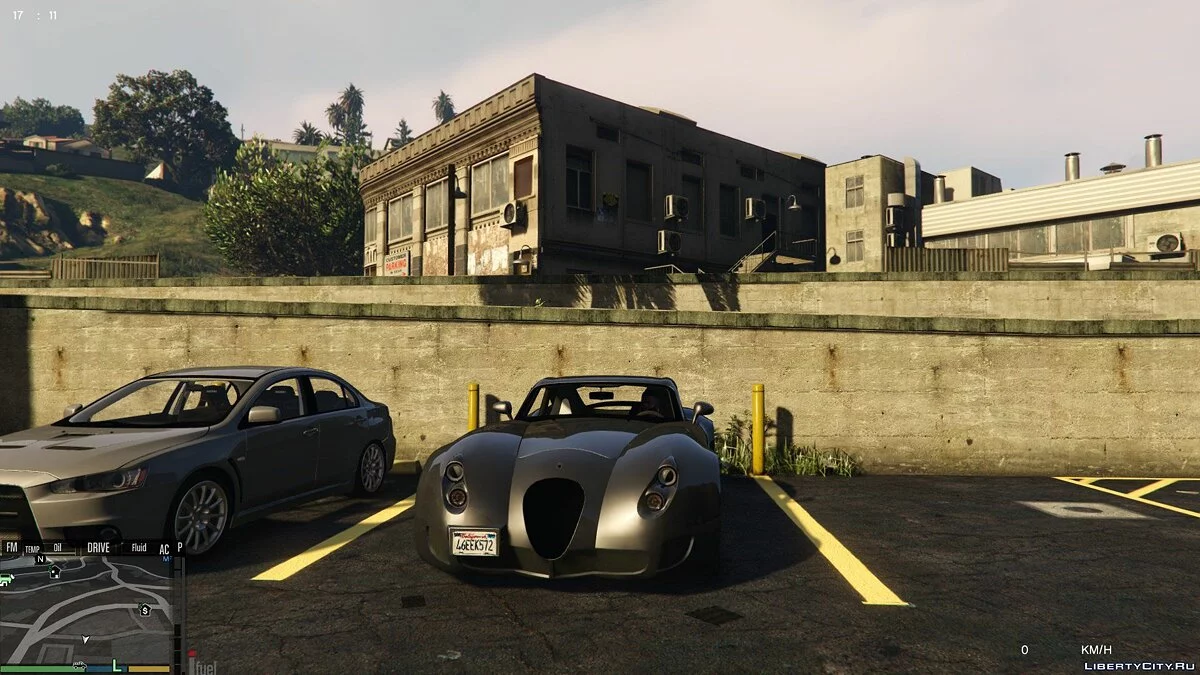Click the white player arrow on minimap

[x=86, y=638]
